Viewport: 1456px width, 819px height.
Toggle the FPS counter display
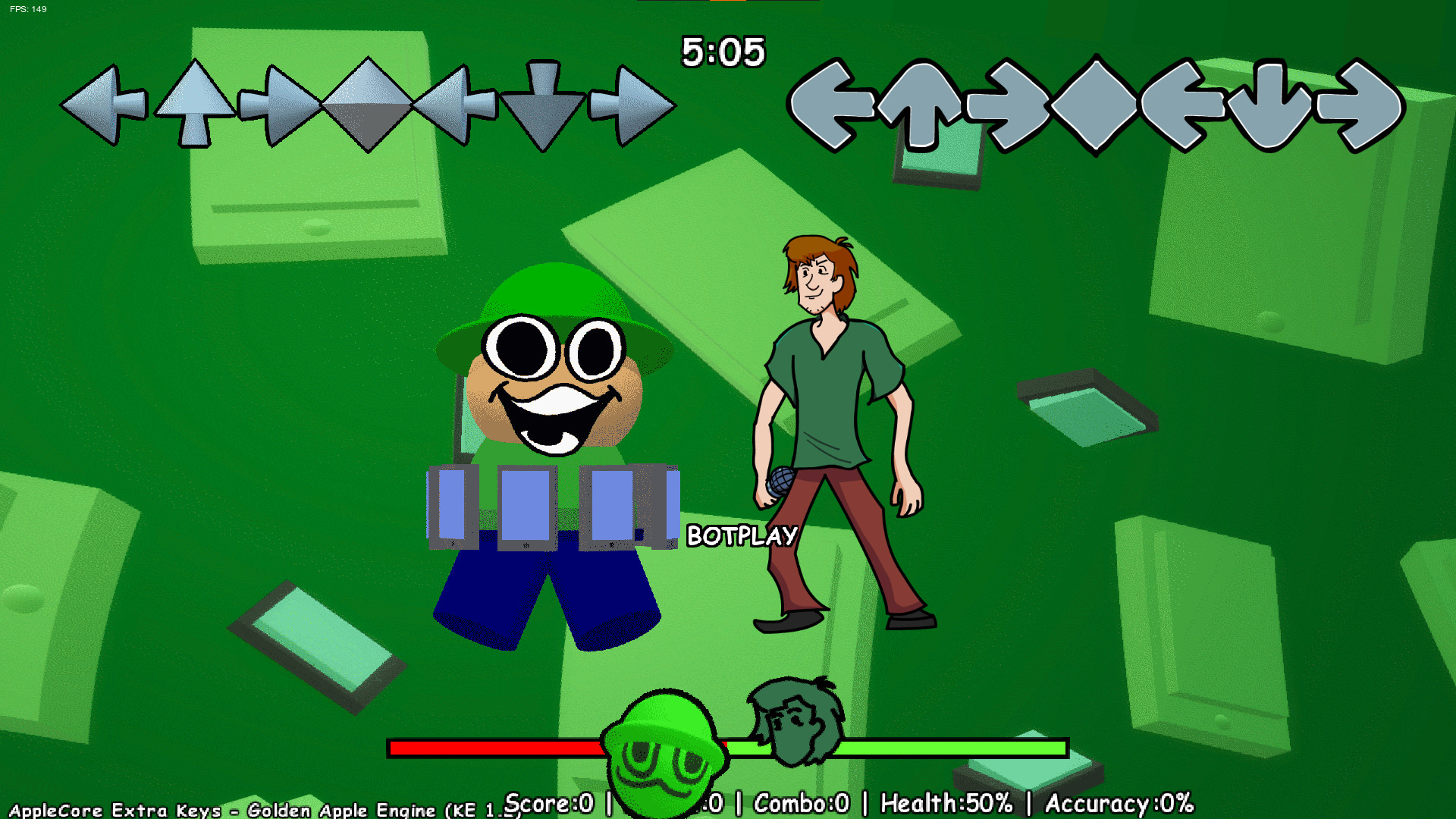click(x=28, y=10)
